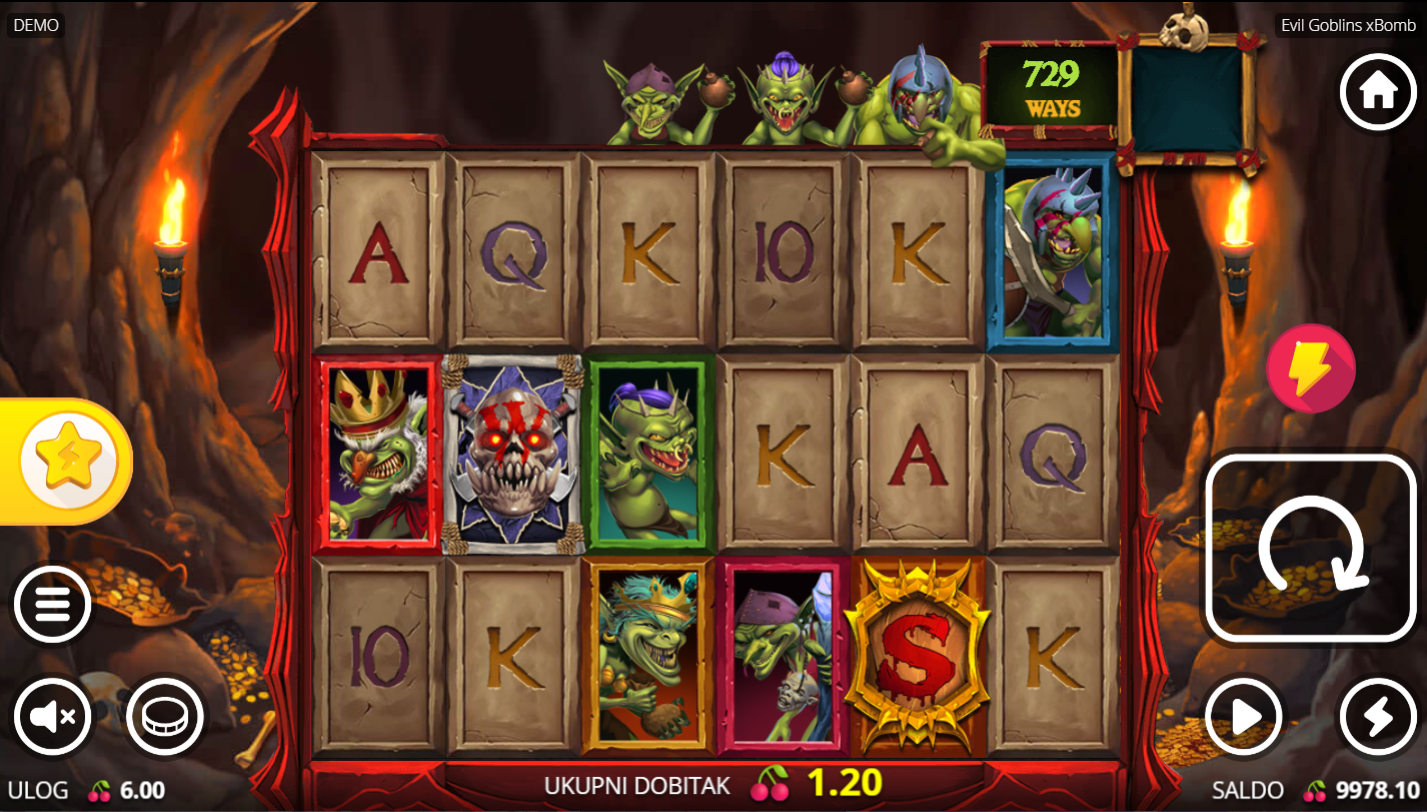Spin the reels with the large spin button
Screen dimensions: 1427x812
pyautogui.click(x=1311, y=548)
